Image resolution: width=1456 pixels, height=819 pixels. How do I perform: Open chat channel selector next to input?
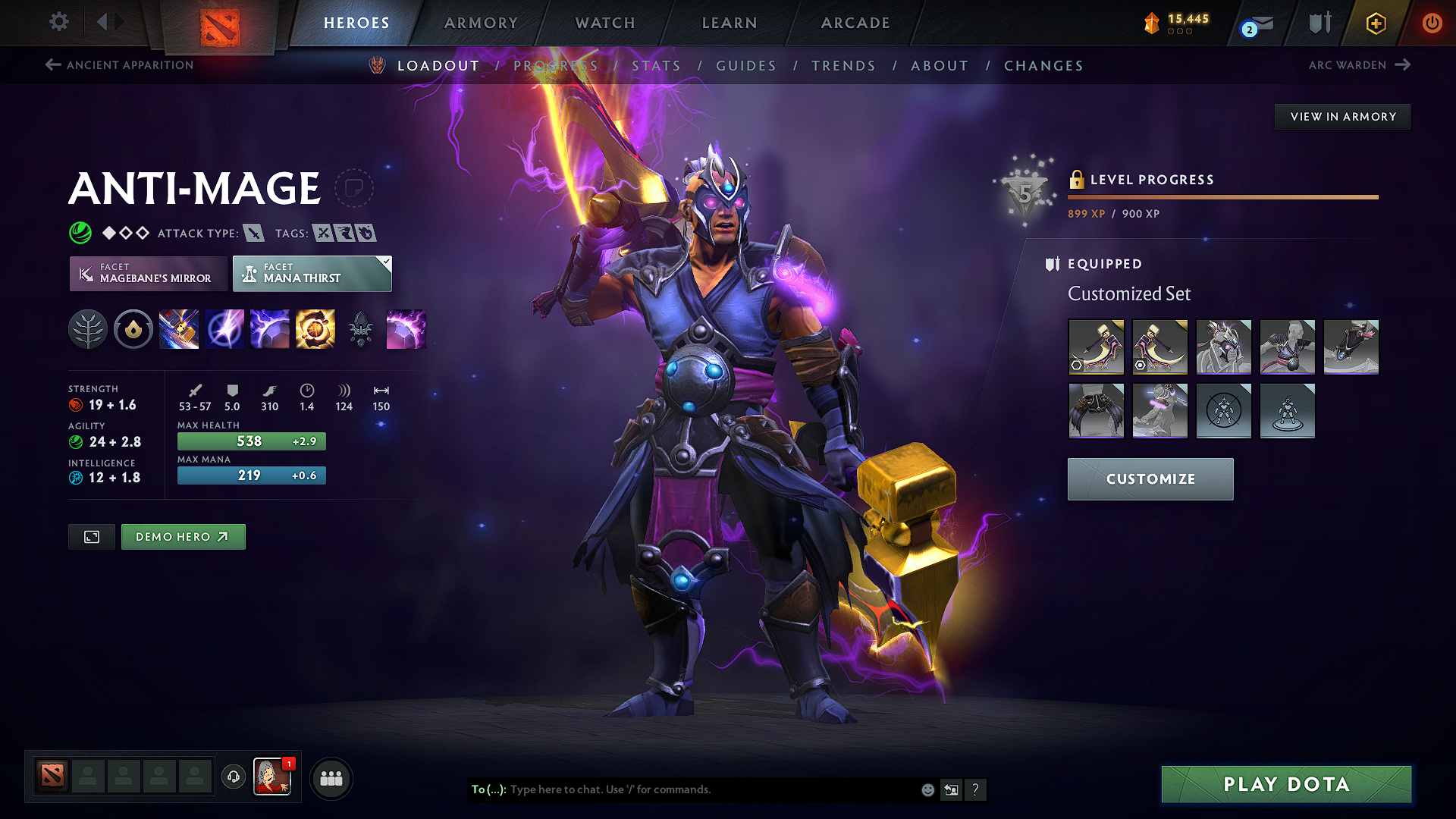click(x=951, y=789)
